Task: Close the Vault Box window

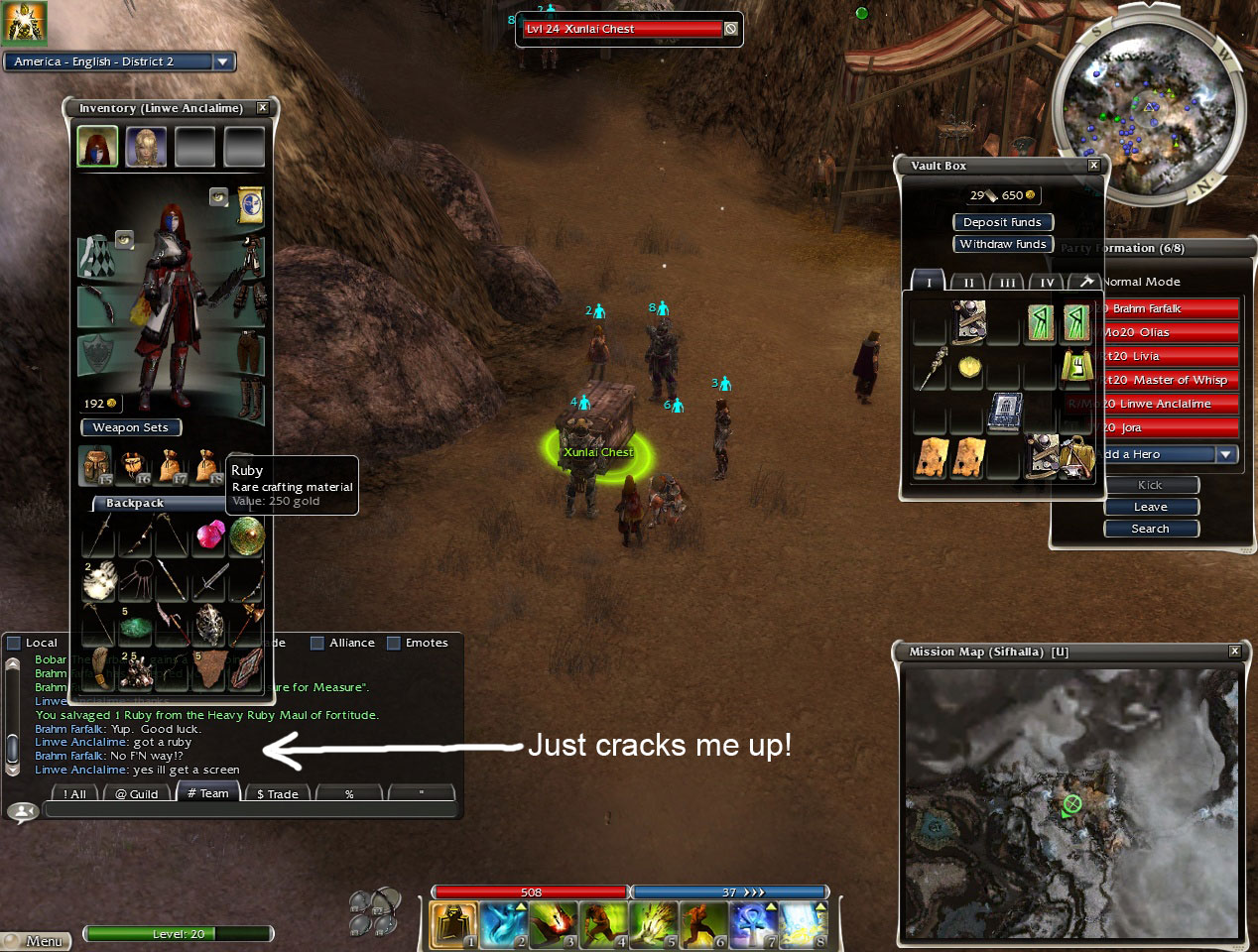Action: (1093, 166)
